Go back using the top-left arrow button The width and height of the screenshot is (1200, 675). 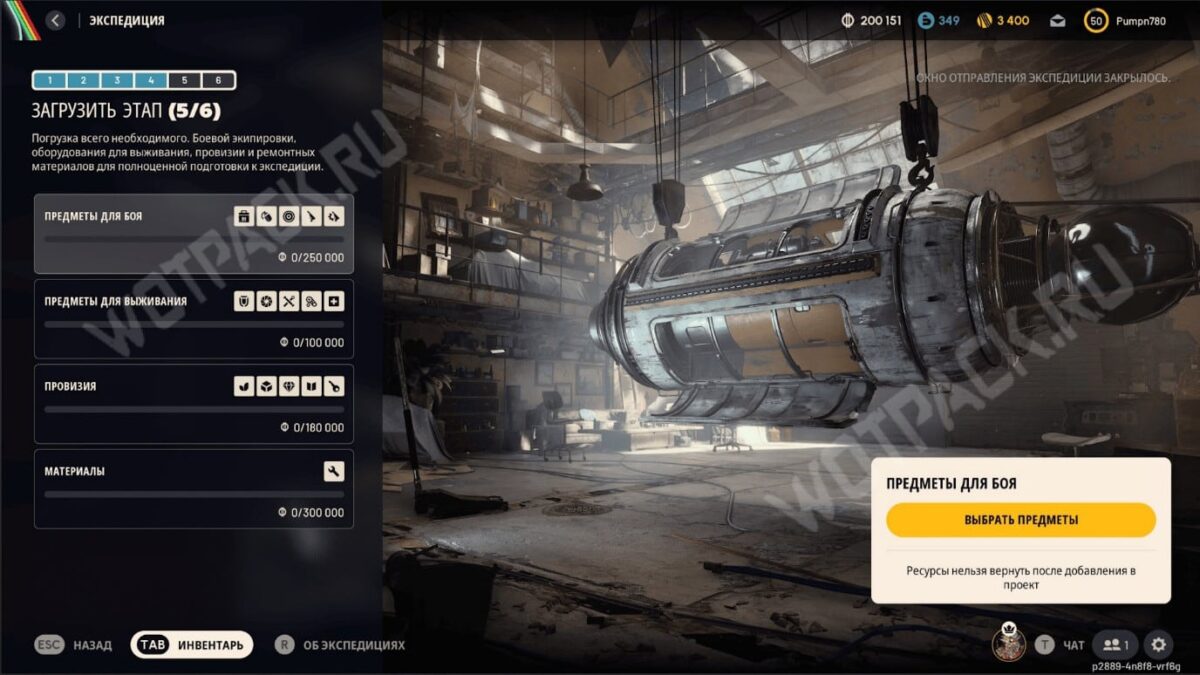pyautogui.click(x=56, y=20)
